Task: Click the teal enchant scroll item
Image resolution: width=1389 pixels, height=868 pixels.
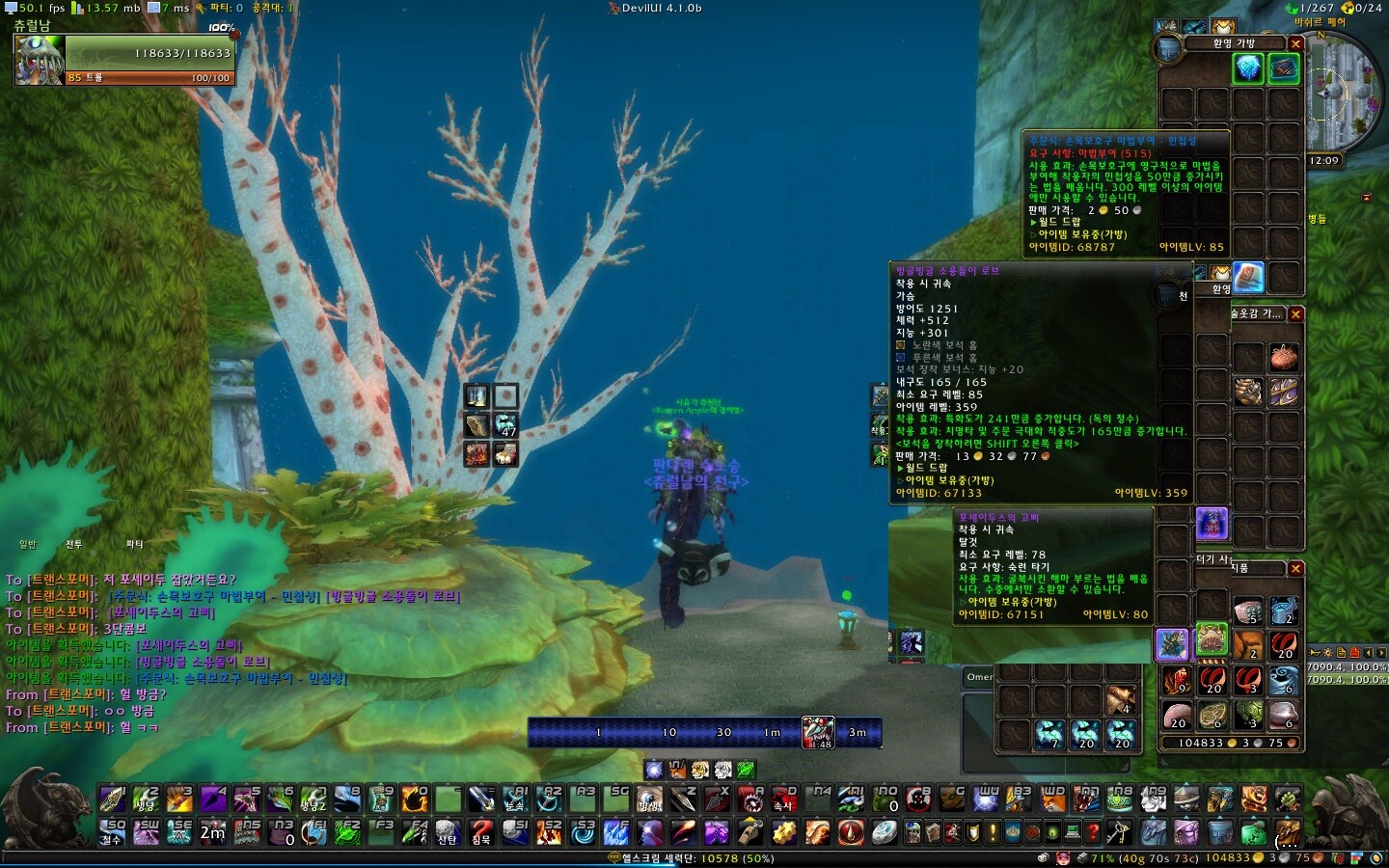Action: (x=1284, y=68)
